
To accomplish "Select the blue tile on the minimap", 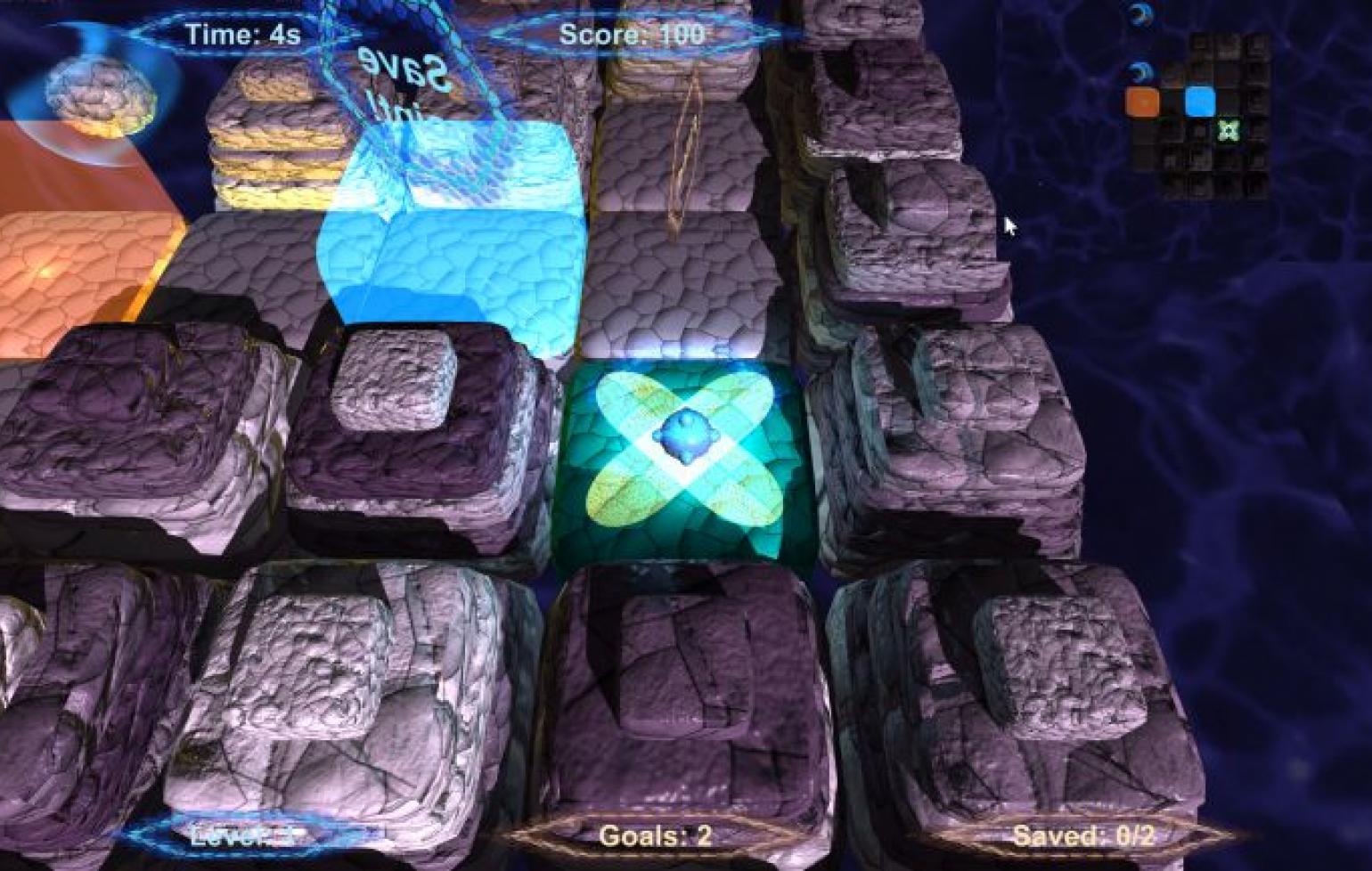I will 1200,102.
